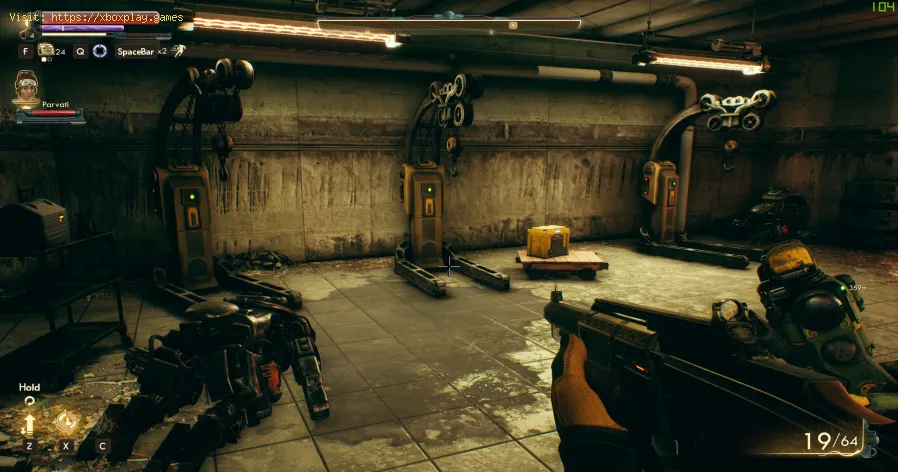Click the compass bar
Image resolution: width=898 pixels, height=472 pixels.
point(449,24)
